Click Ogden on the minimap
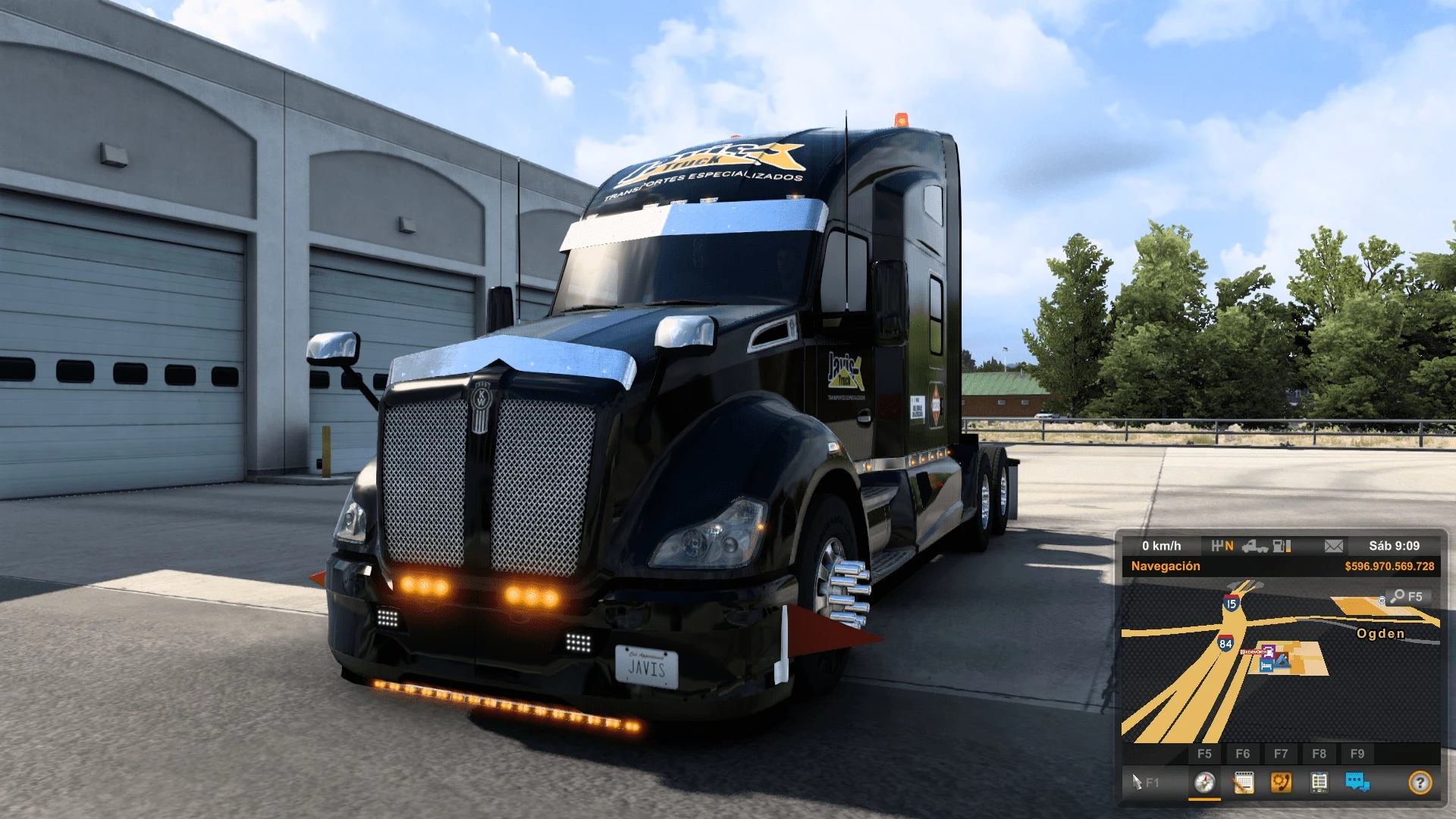 click(x=1380, y=633)
